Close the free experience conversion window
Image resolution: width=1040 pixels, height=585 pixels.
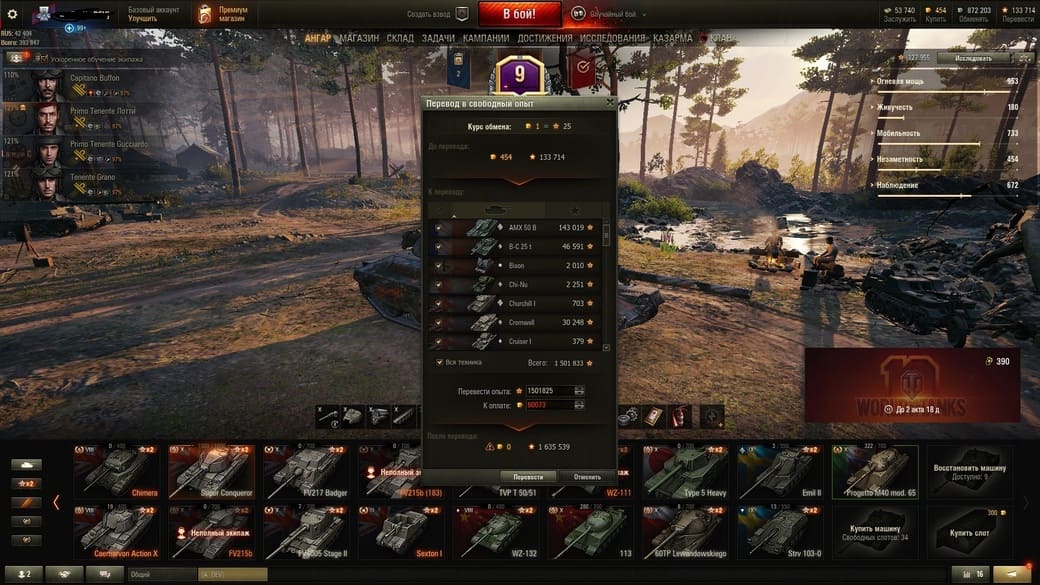pos(610,102)
